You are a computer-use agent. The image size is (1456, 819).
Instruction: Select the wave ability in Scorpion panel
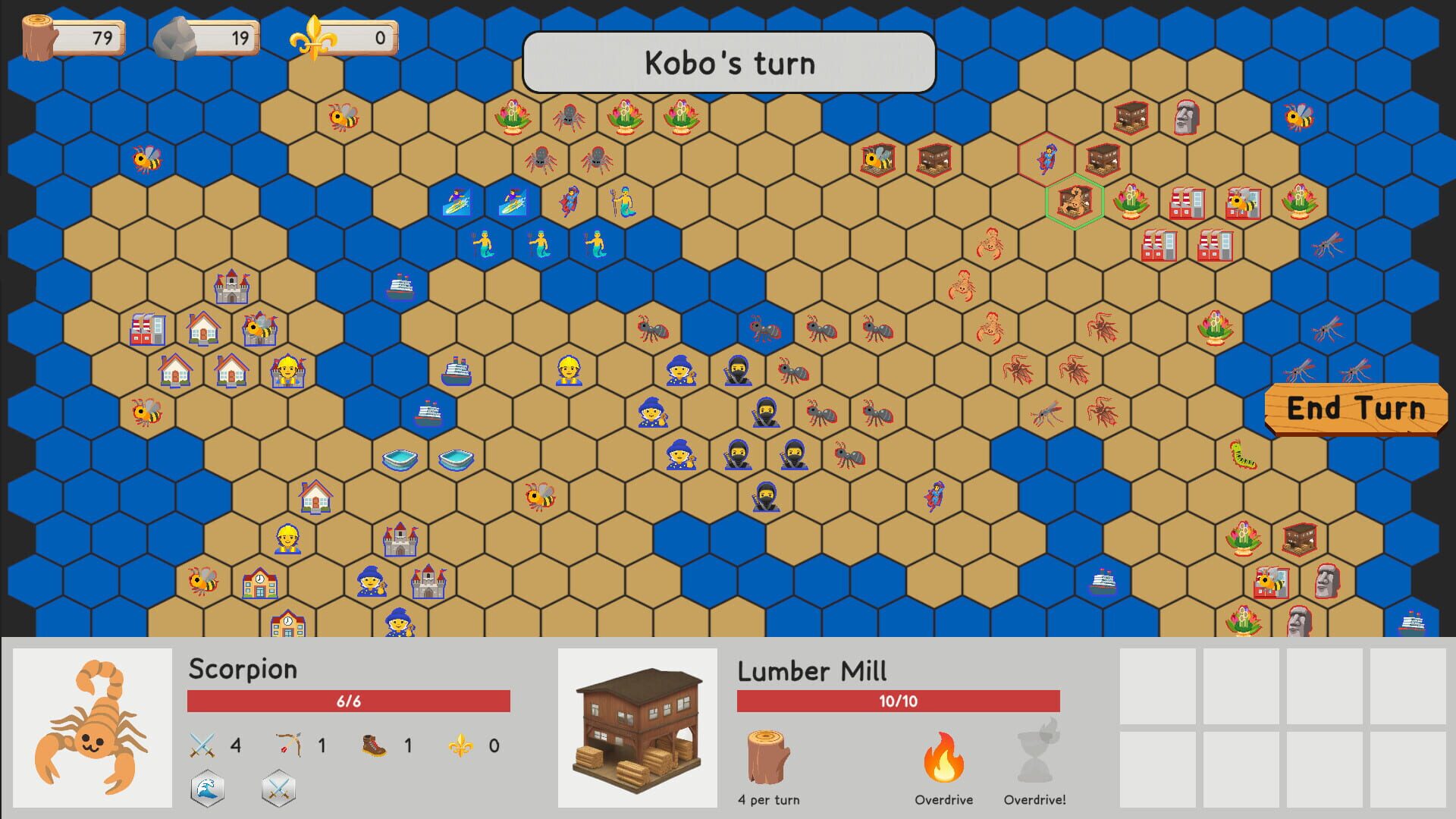click(207, 789)
